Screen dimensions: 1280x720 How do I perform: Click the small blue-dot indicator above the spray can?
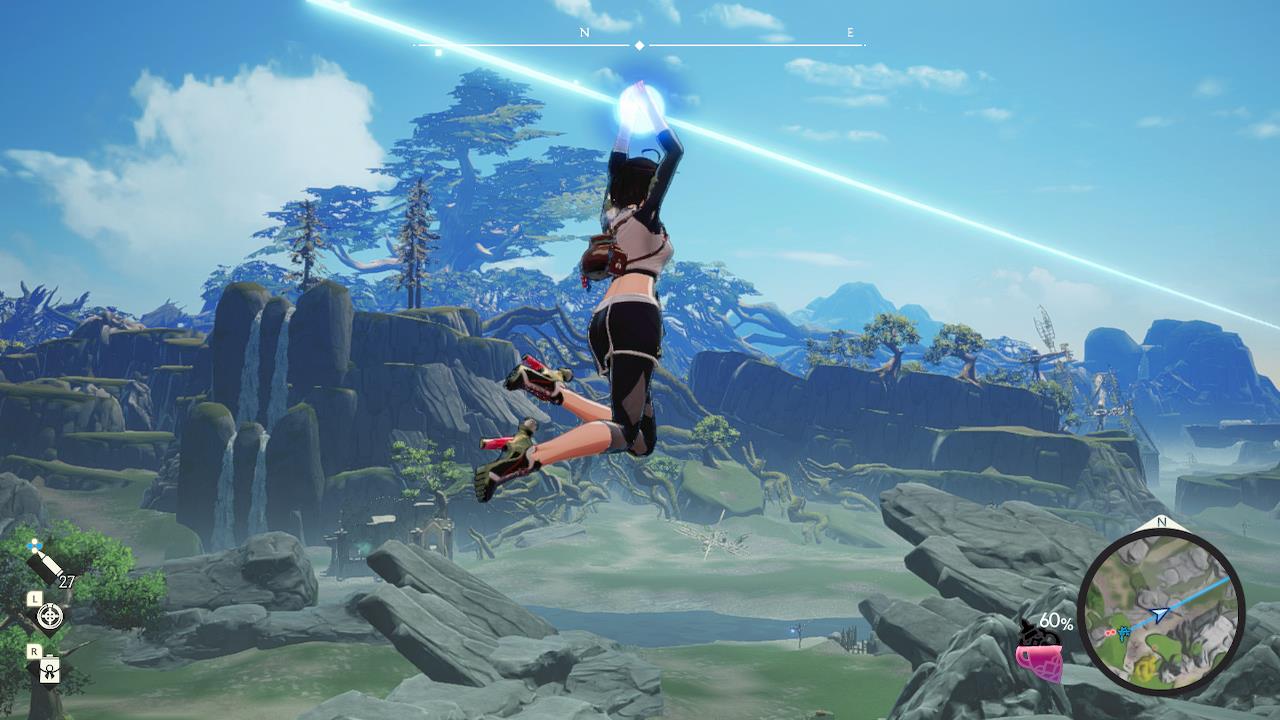pos(33,545)
